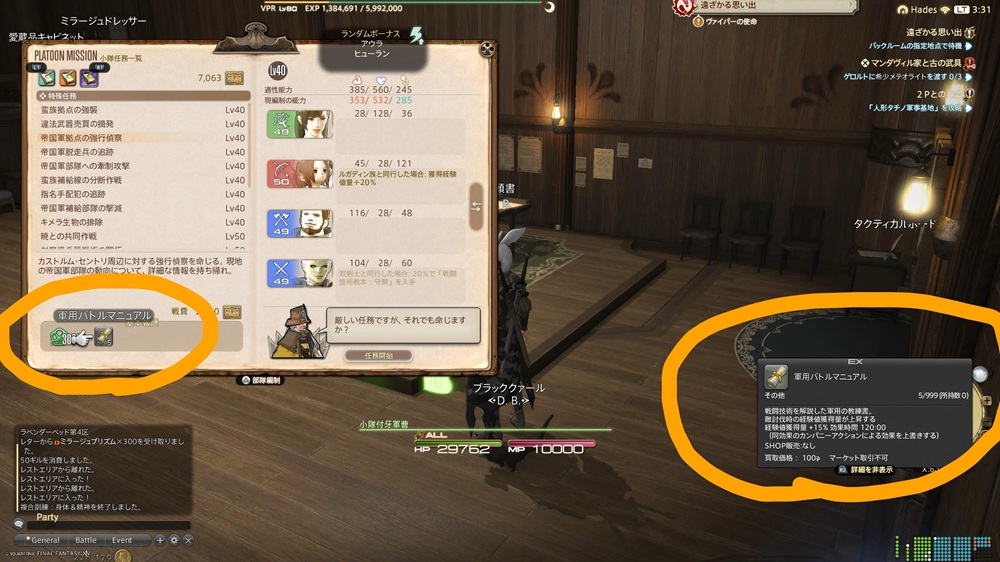Open chat log settings gear
Image resolution: width=1000 pixels, height=562 pixels.
(x=173, y=540)
